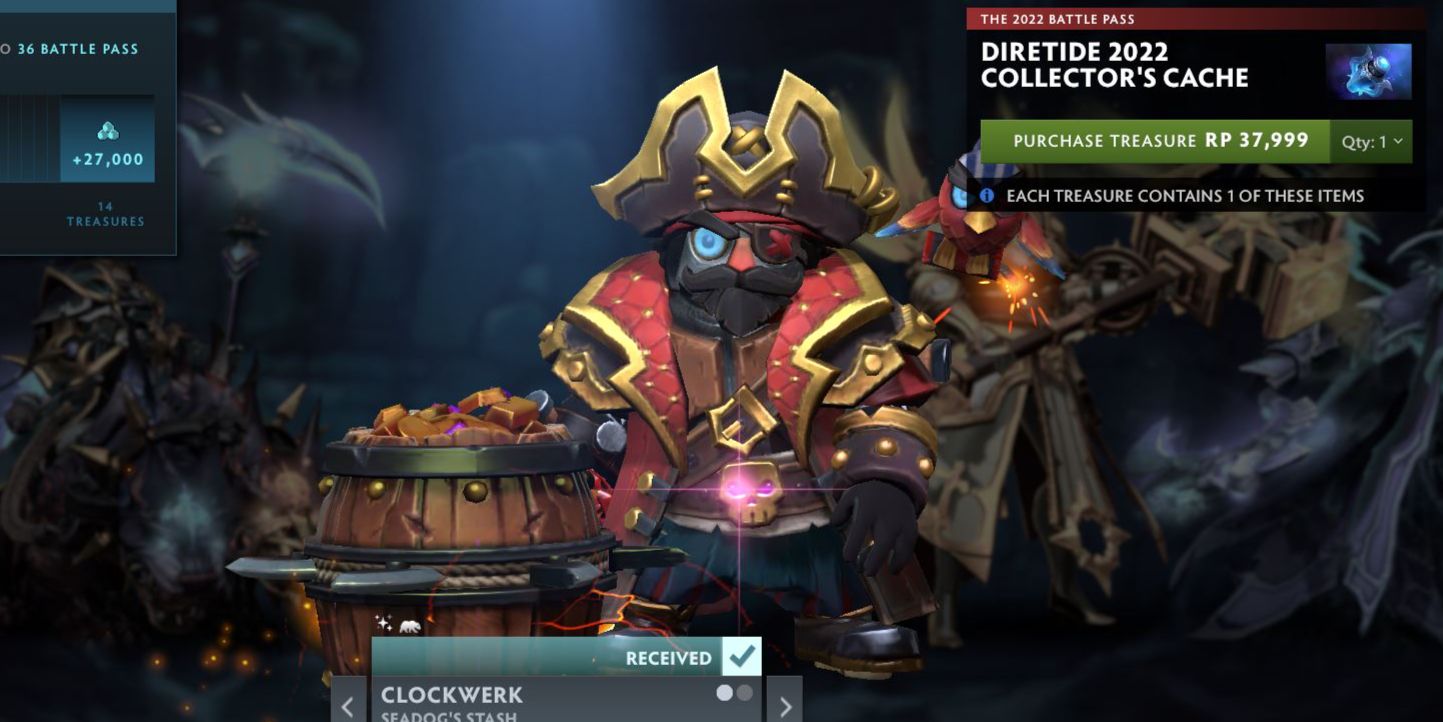Show the next treasure item

[785, 705]
